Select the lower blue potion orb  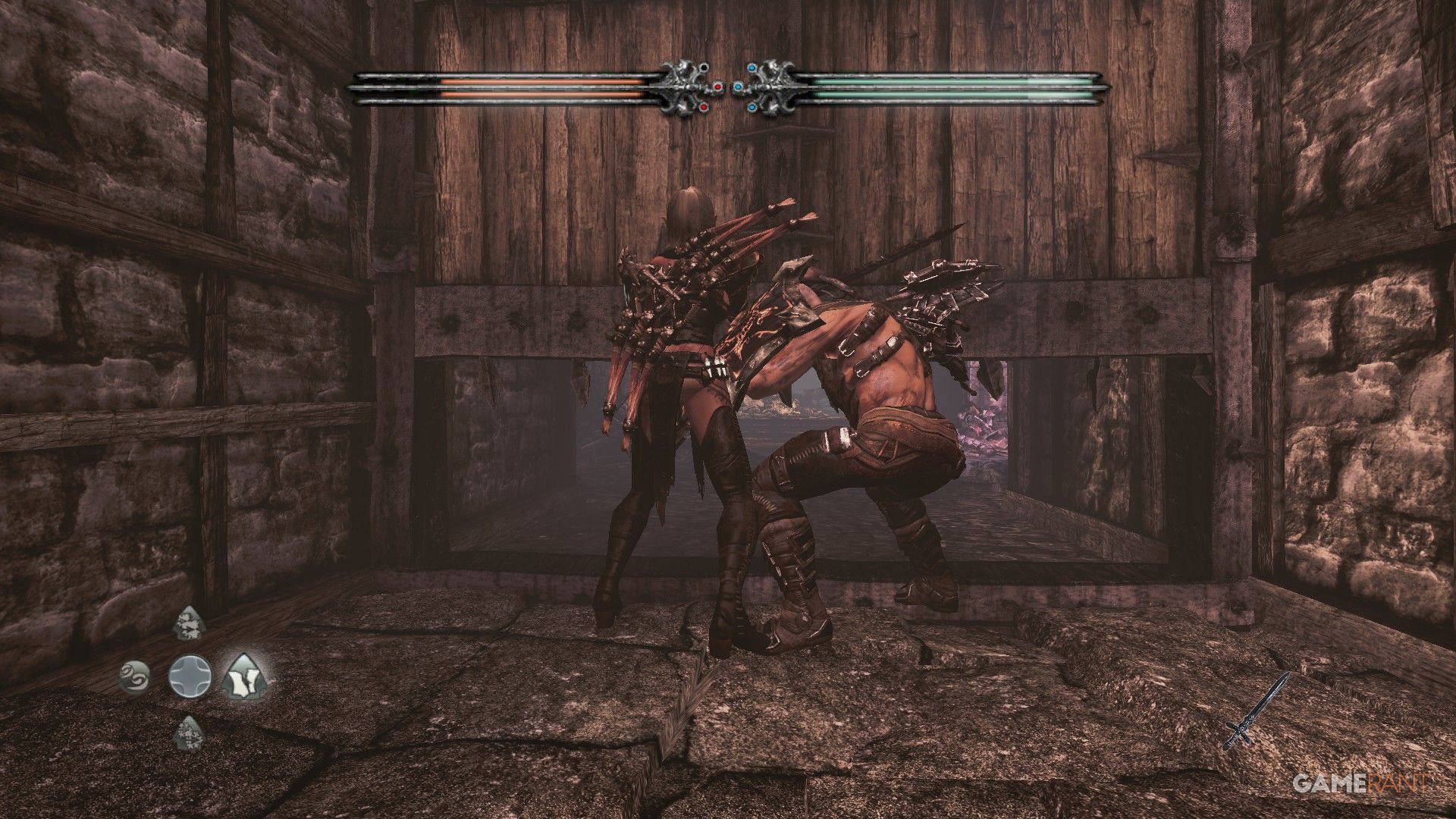[752, 107]
